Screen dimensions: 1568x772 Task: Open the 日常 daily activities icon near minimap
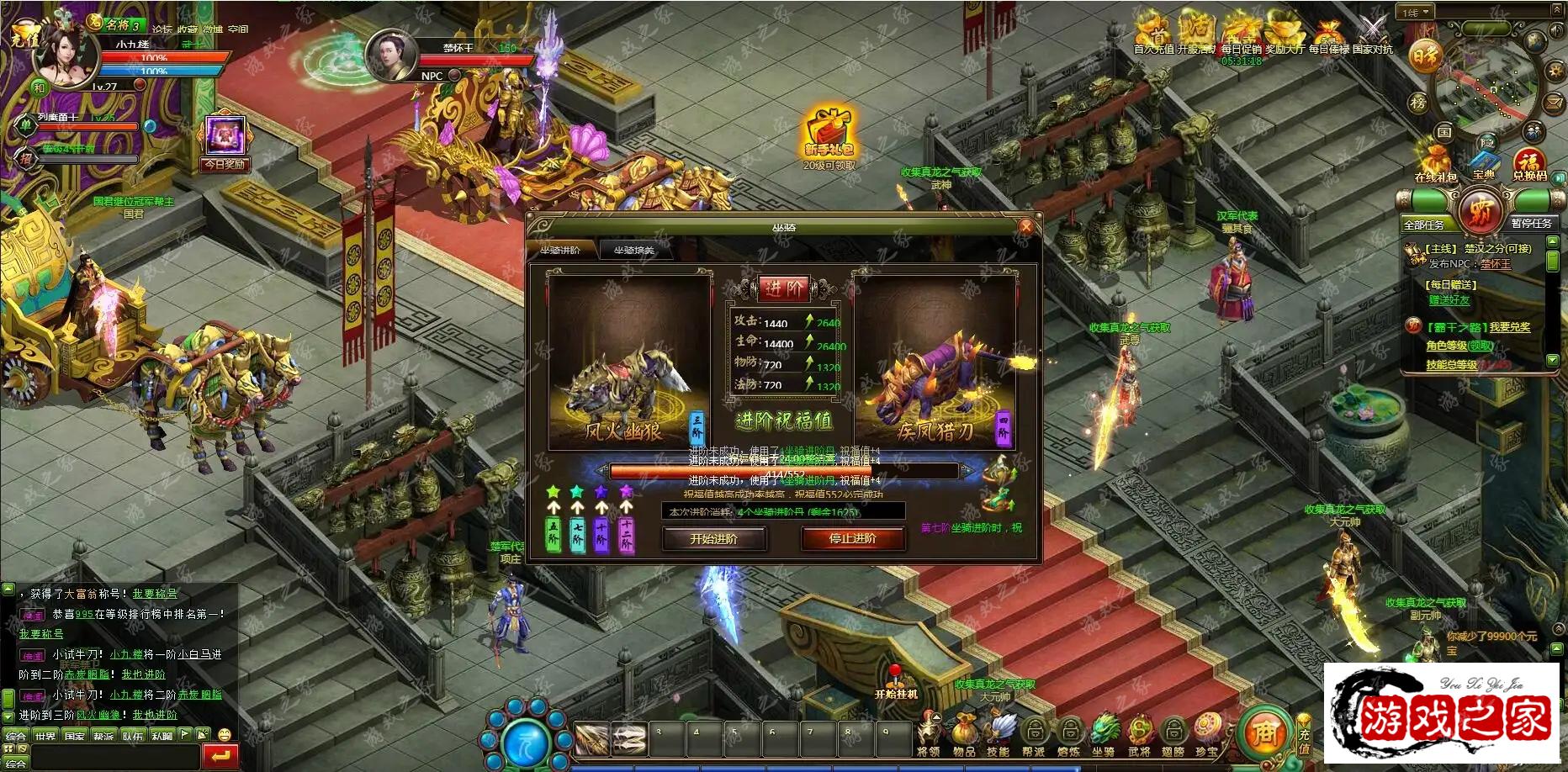tap(1426, 55)
